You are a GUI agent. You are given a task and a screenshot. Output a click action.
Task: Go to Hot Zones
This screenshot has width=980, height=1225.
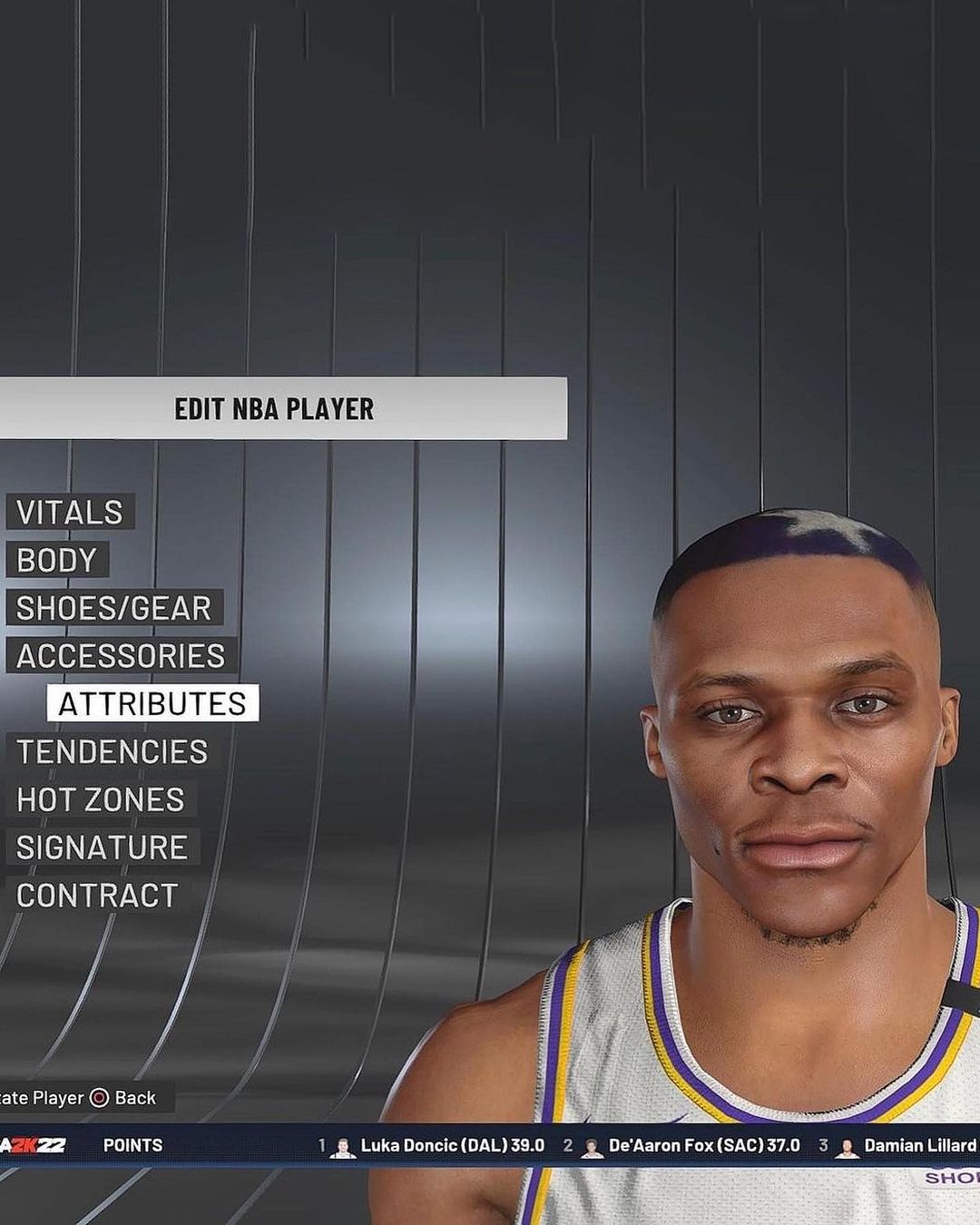click(x=101, y=800)
